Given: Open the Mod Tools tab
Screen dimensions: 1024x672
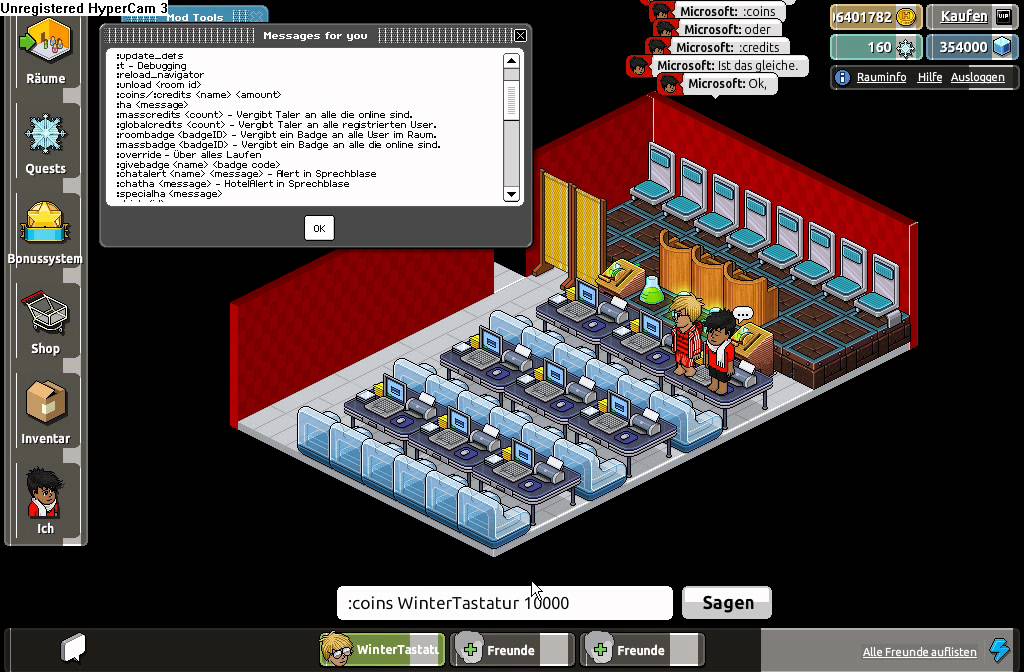Looking at the screenshot, I should [194, 17].
